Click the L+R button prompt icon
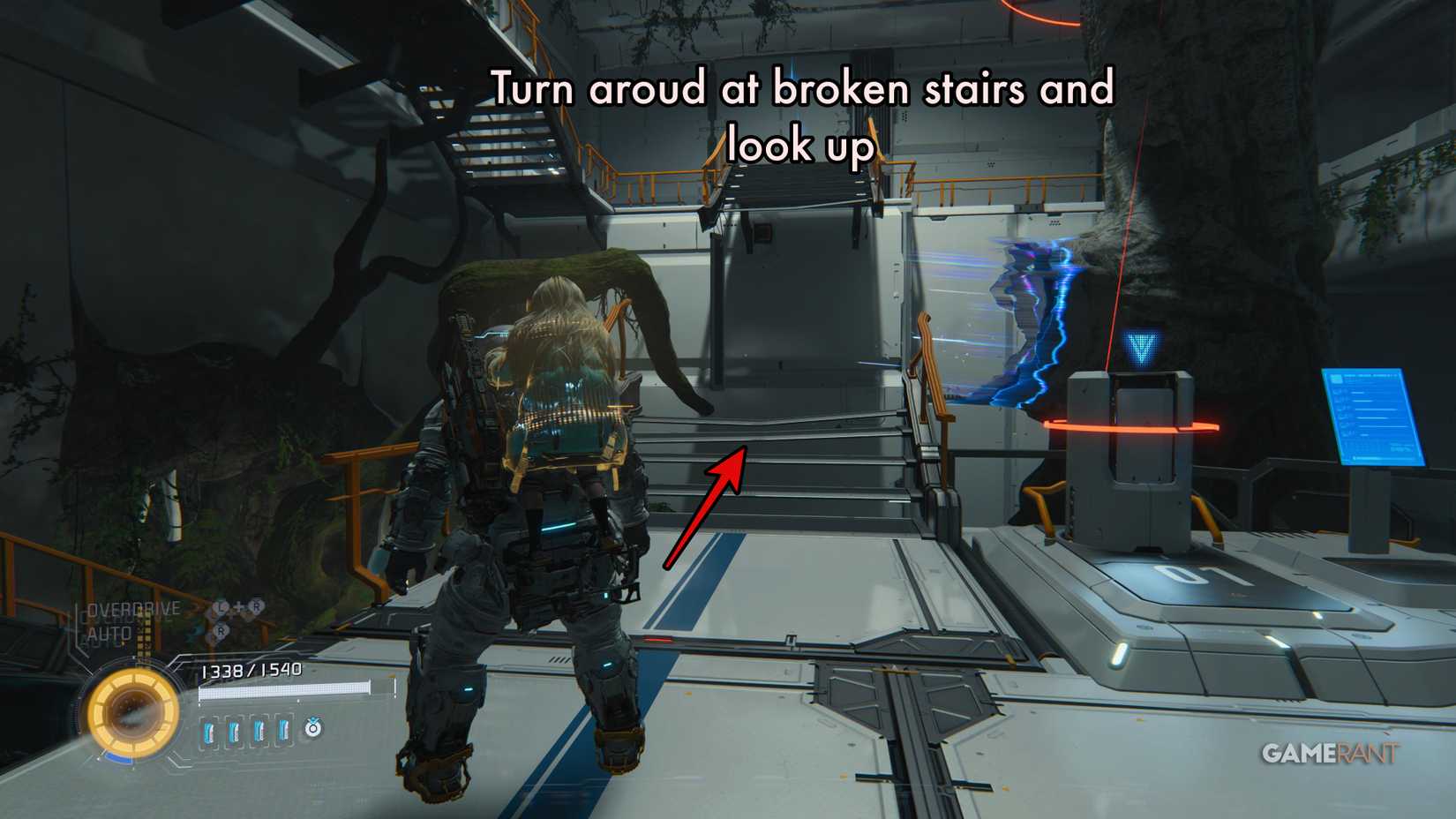Screen dimensions: 1456x819 pyautogui.click(x=236, y=607)
